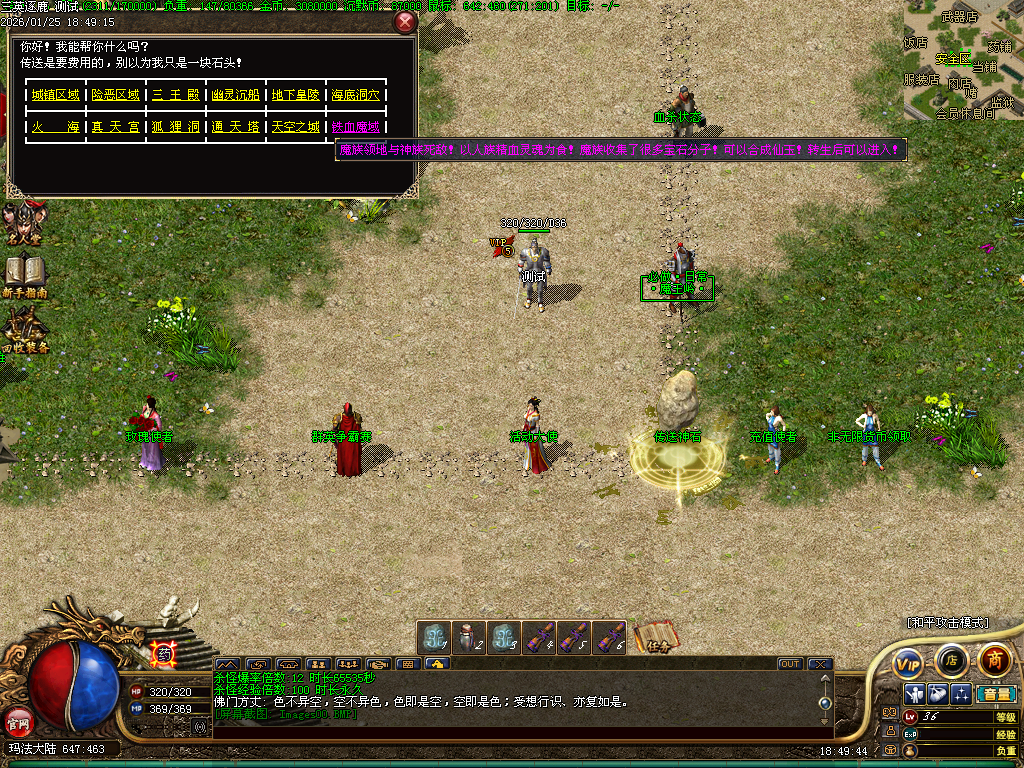
Task: Travel to 通天塔
Action: pyautogui.click(x=236, y=127)
